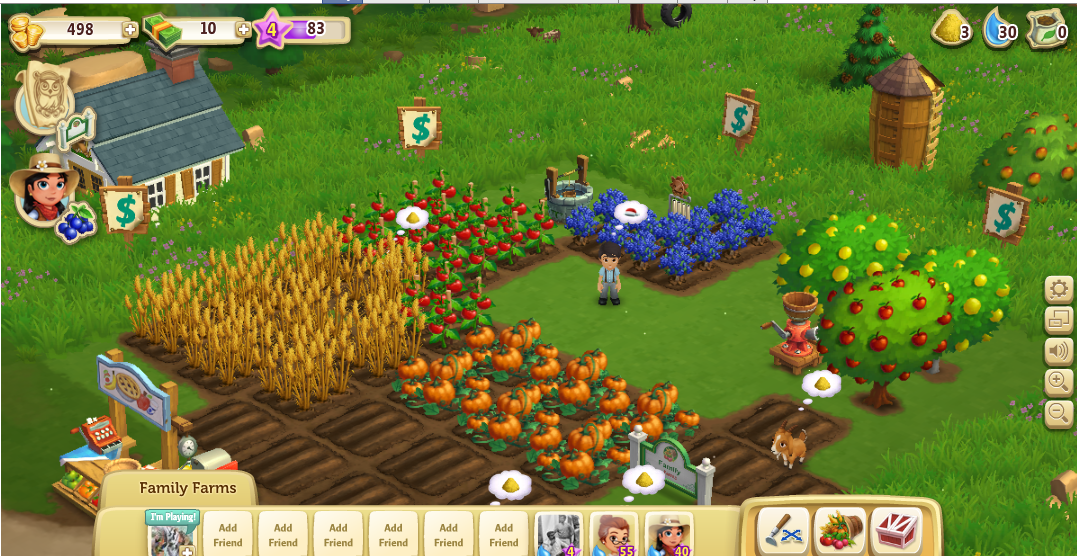This screenshot has height=556, width=1077.
Task: Zoom in with the magnifier plus
Action: 1058,381
